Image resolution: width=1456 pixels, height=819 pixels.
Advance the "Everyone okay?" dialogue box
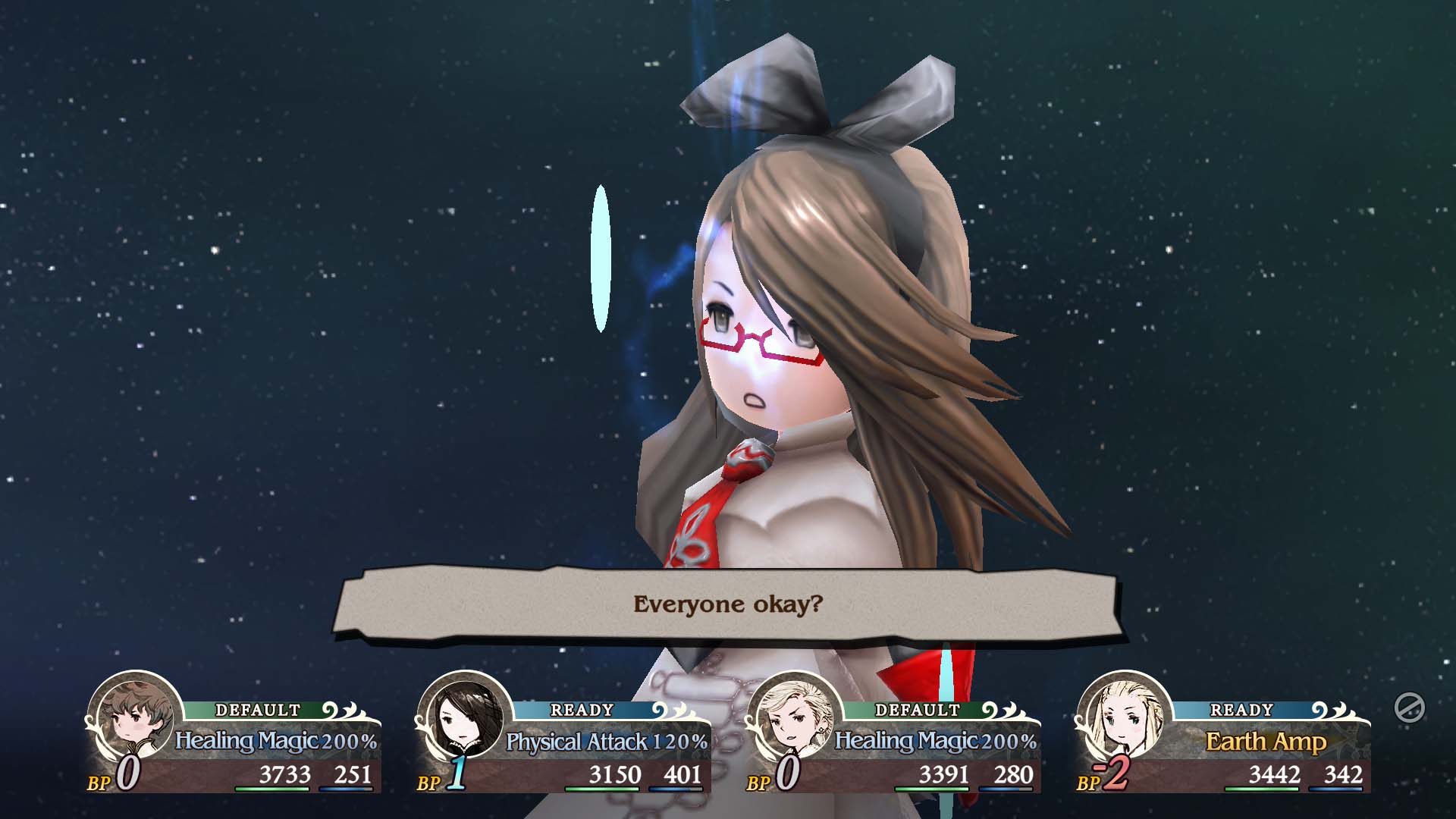click(x=726, y=604)
